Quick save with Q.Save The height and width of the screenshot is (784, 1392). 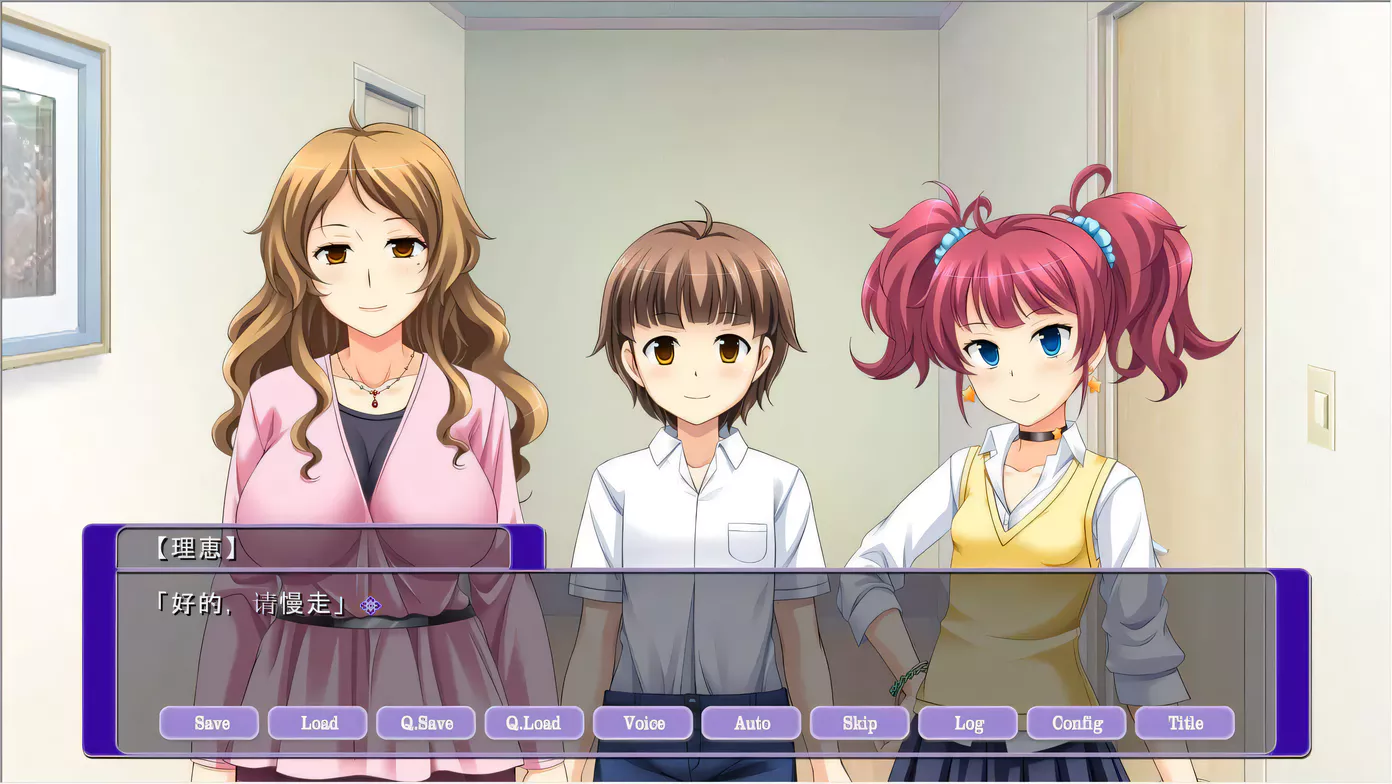(426, 723)
